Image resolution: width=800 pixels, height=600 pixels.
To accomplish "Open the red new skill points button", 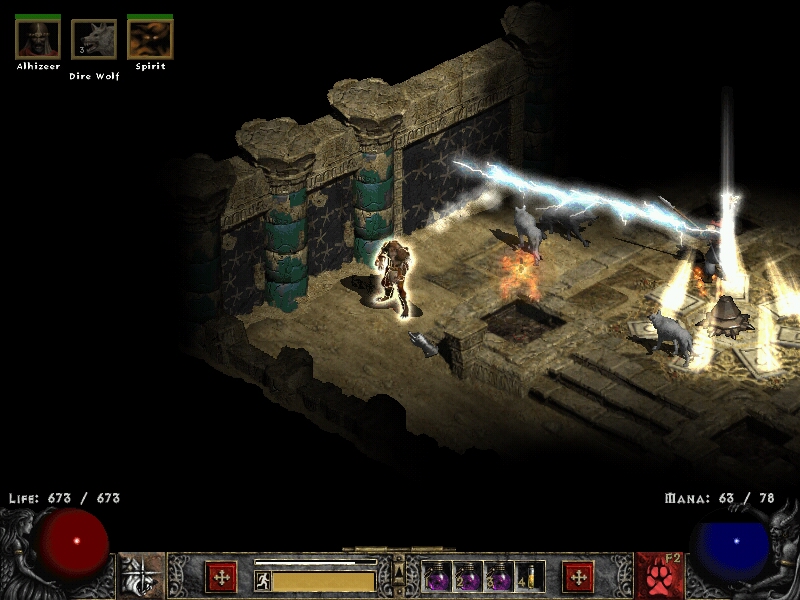I will tap(578, 577).
